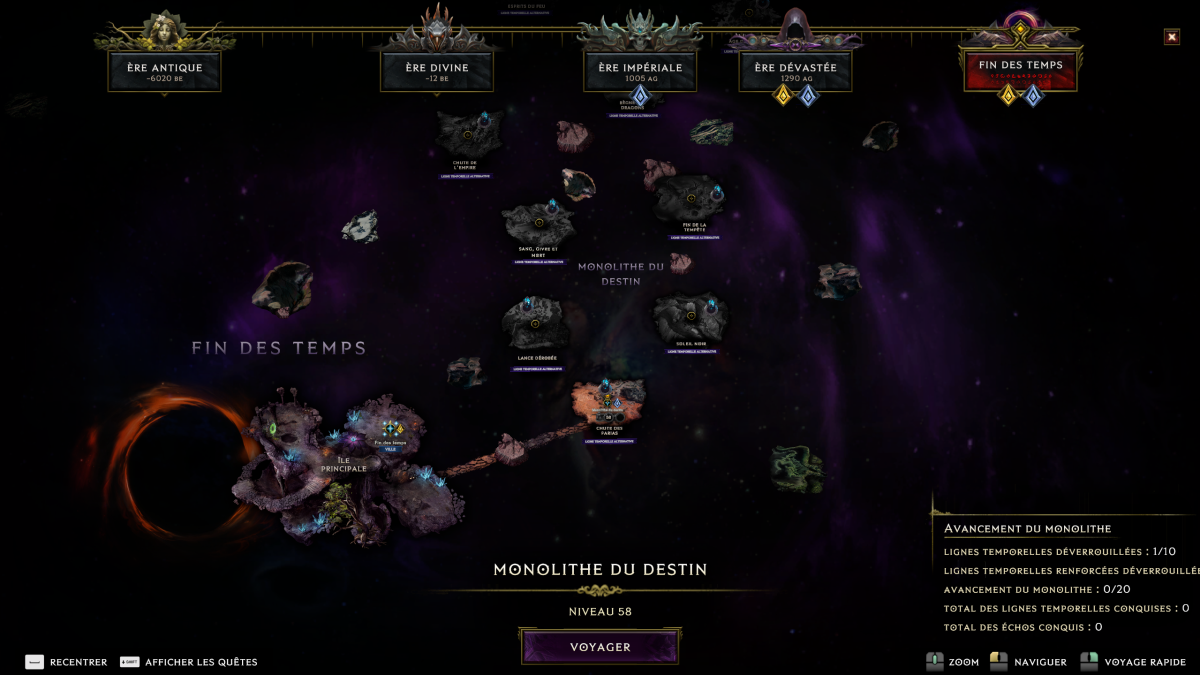Choose the Ère Dévastée era tab
This screenshot has width=1200, height=675.
coord(795,71)
